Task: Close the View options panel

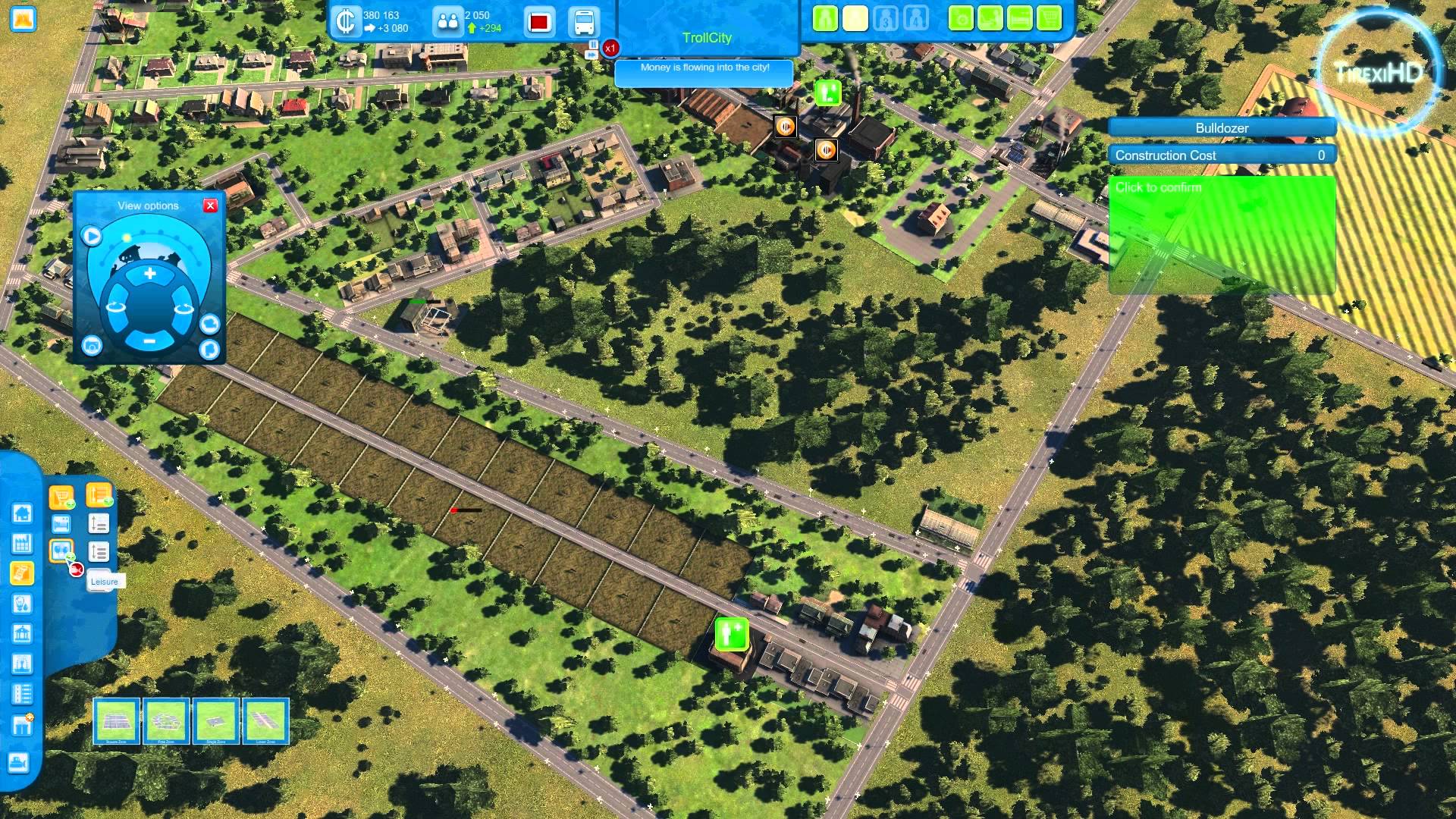Action: coord(211,206)
